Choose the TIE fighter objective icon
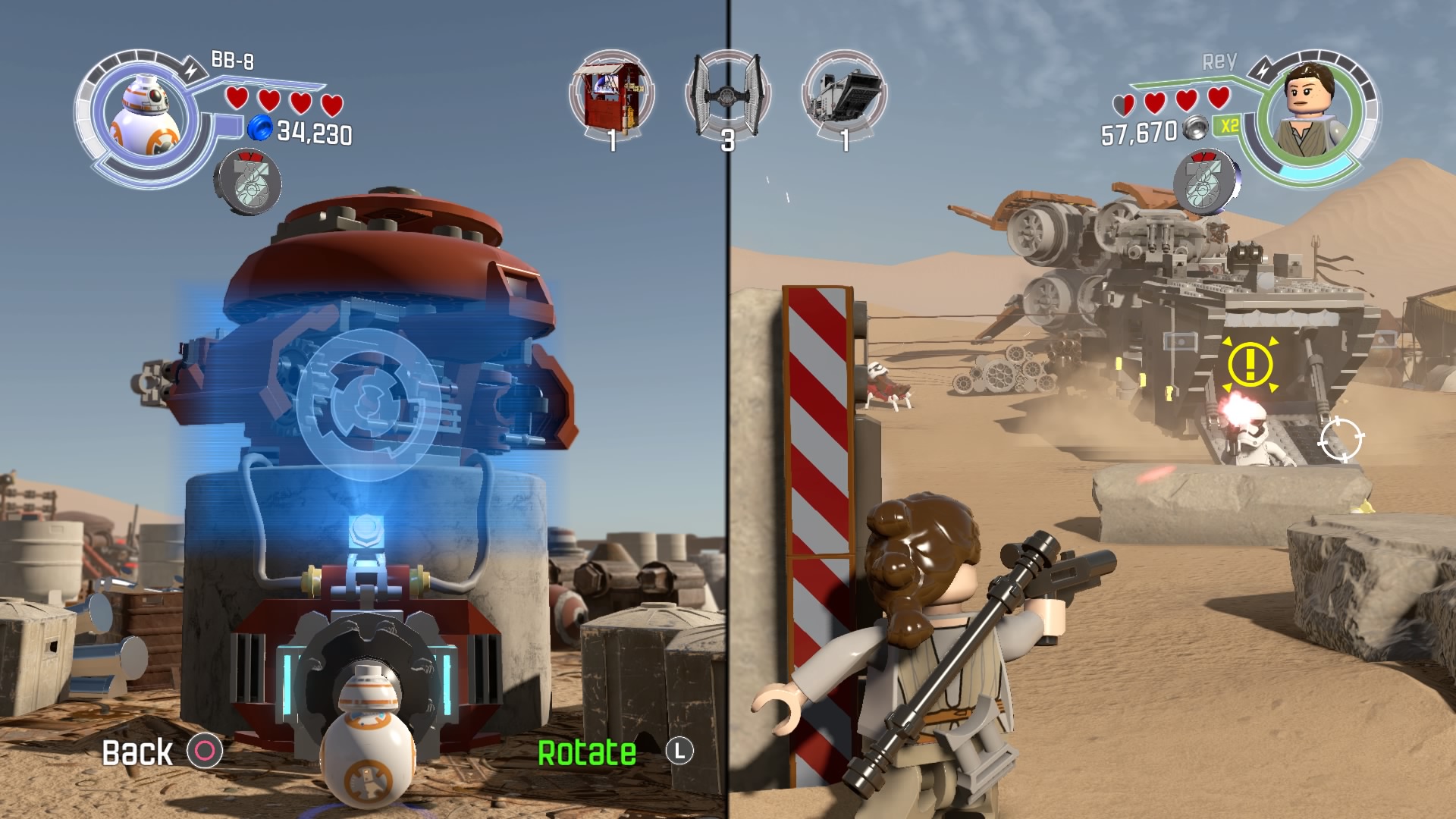Screen dimensions: 1456x819 pos(728,94)
